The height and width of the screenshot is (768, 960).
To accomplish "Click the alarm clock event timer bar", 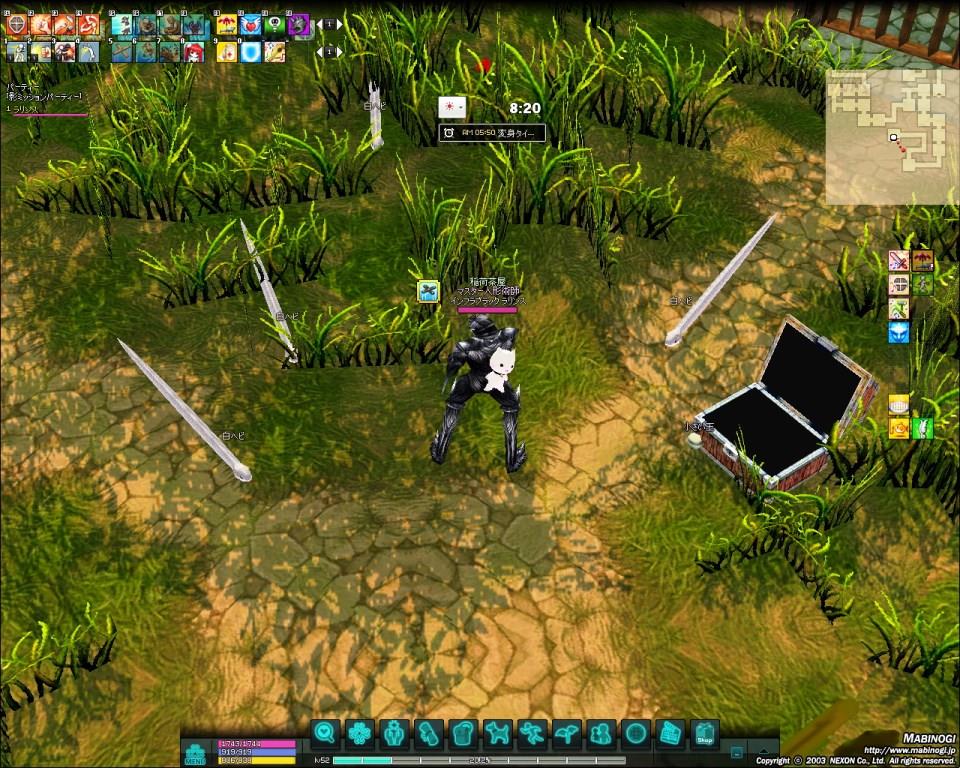I will (x=492, y=133).
